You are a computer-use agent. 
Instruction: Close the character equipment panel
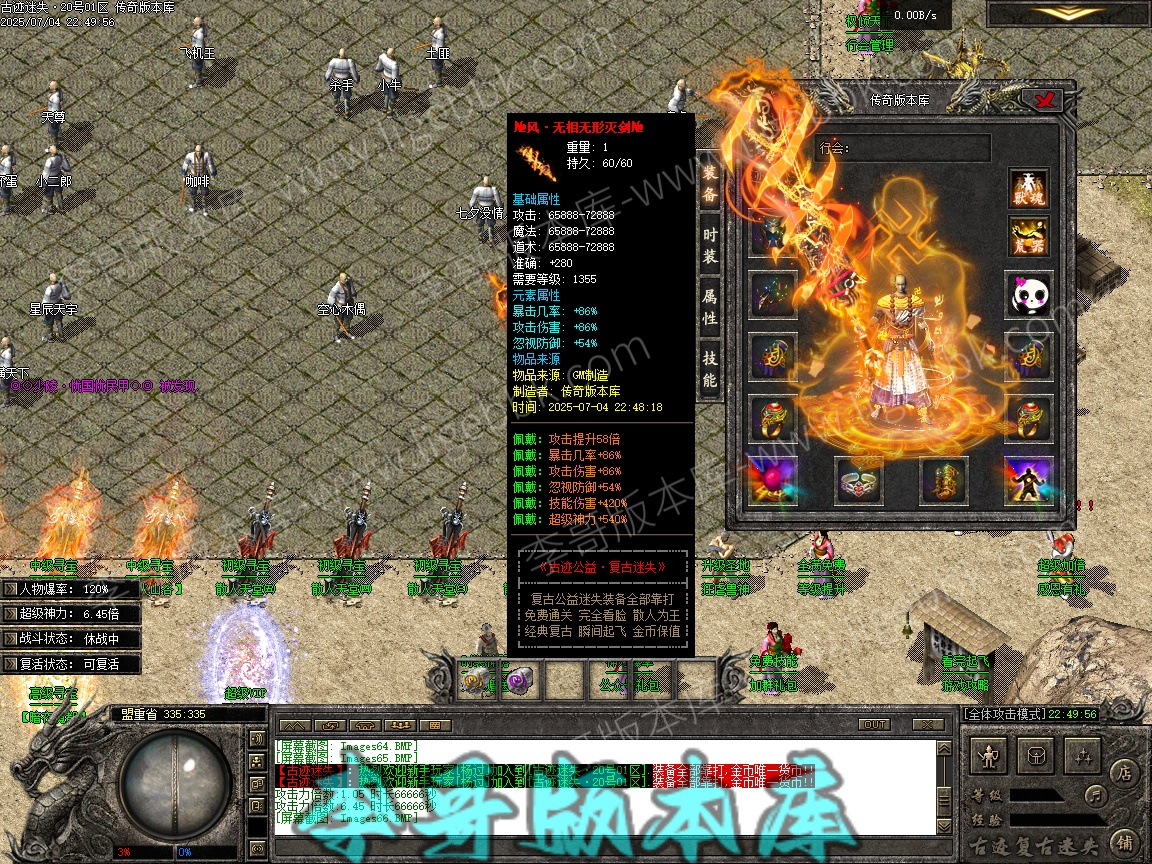tap(1047, 99)
